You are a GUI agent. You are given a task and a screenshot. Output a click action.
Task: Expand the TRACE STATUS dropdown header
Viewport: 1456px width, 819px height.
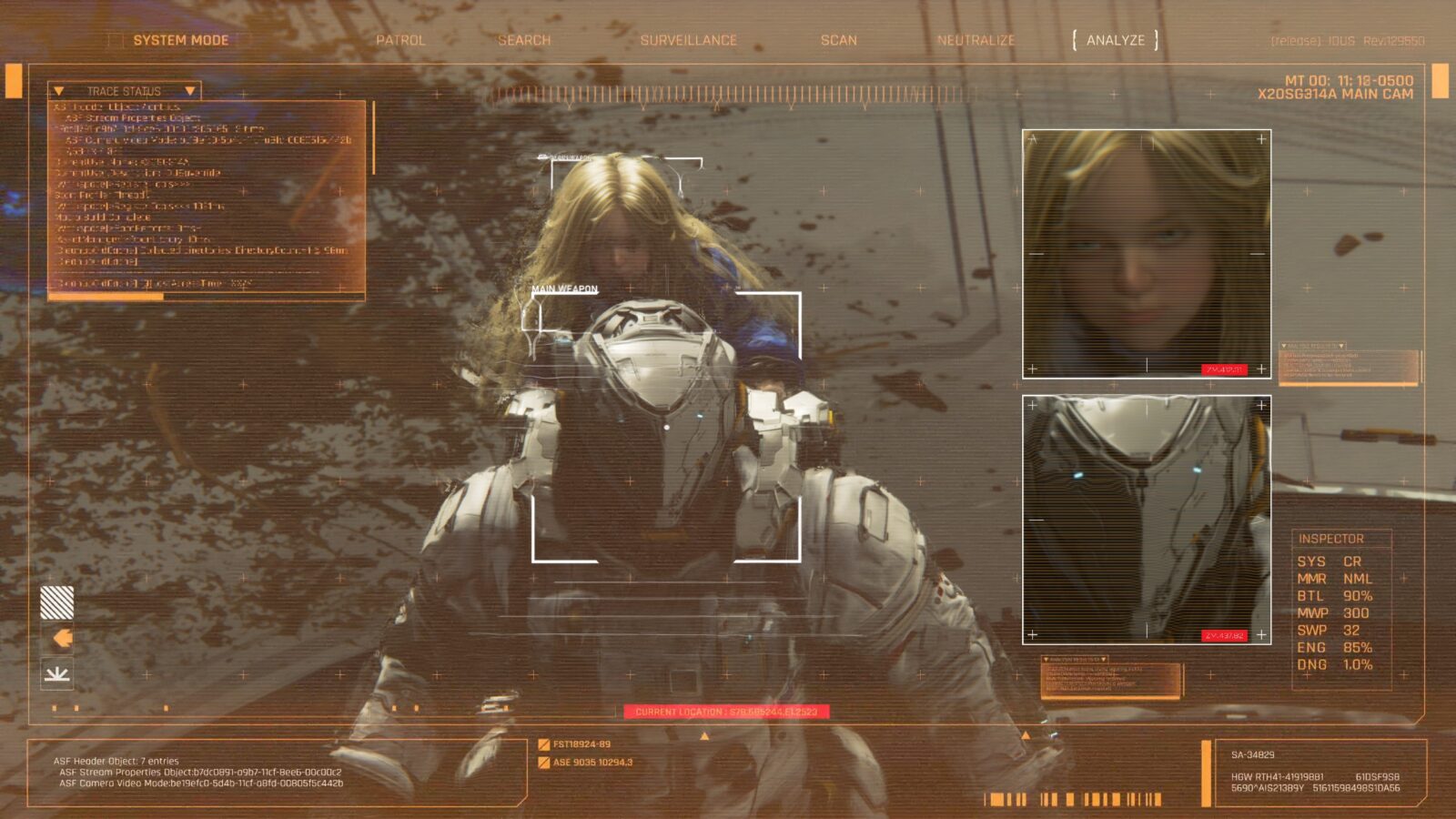[124, 91]
